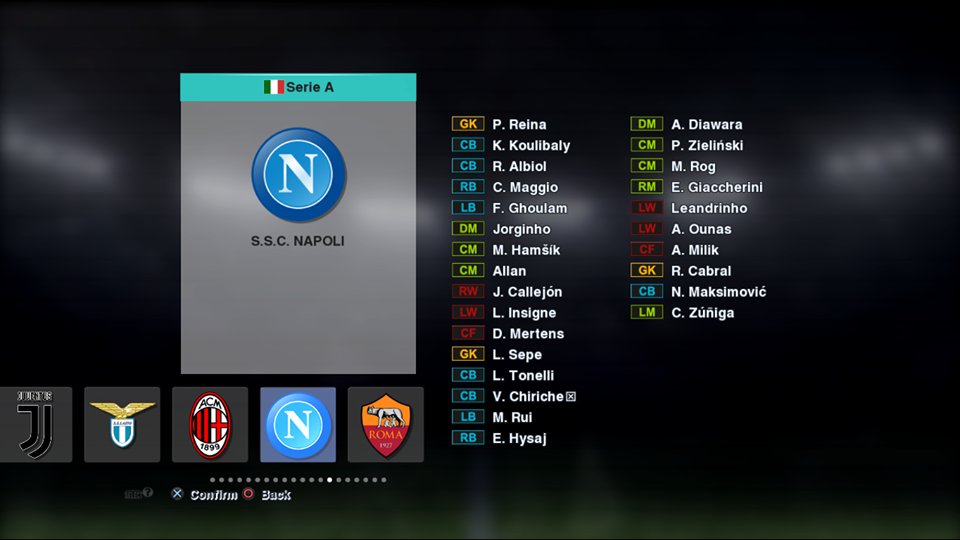Pick the AC Milan team tile
Image resolution: width=960 pixels, height=540 pixels.
point(210,425)
